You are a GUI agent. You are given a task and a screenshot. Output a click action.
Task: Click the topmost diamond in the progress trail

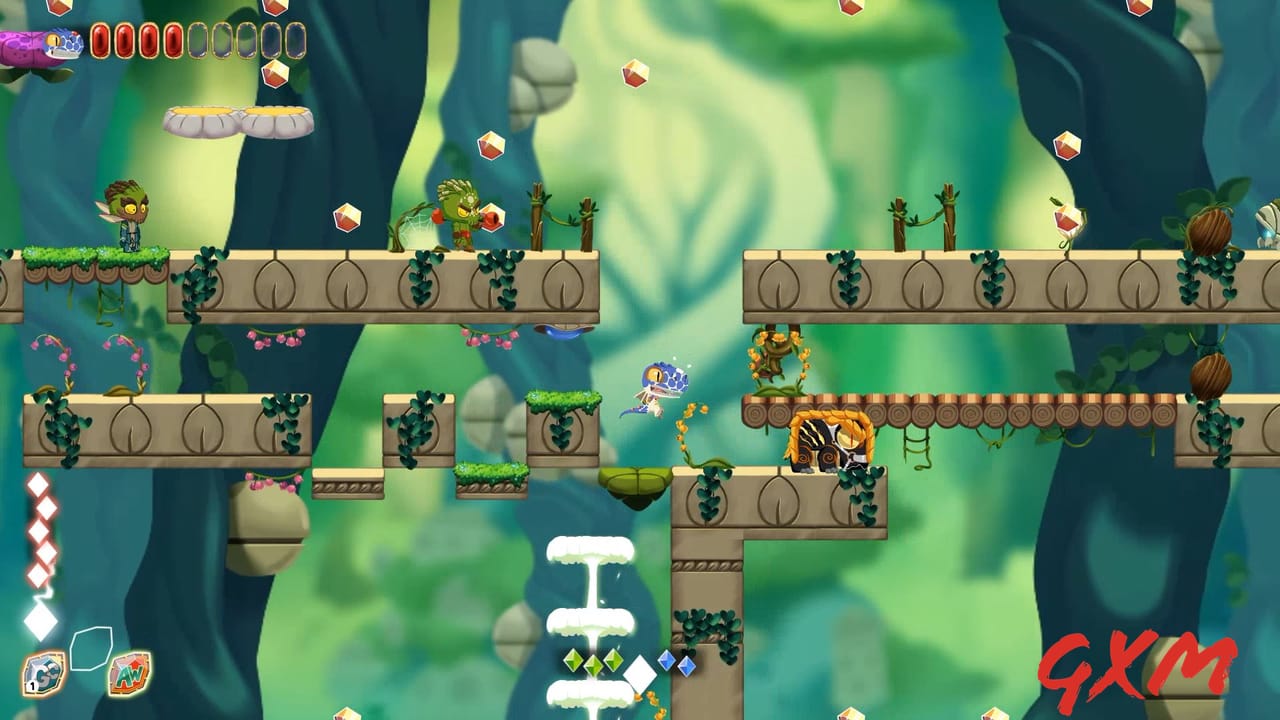click(39, 486)
